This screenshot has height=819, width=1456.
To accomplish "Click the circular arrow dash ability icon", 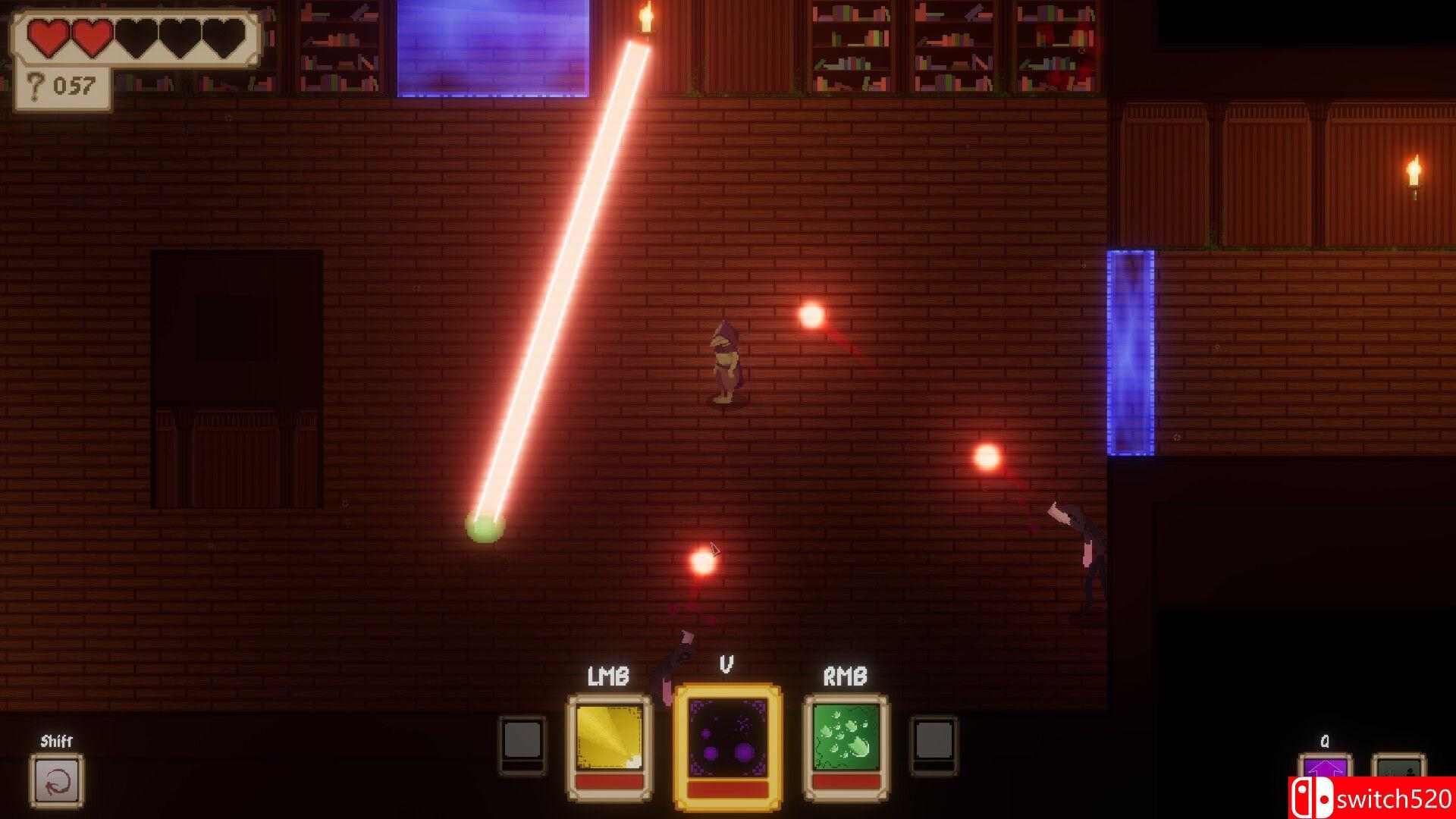I will tap(57, 781).
